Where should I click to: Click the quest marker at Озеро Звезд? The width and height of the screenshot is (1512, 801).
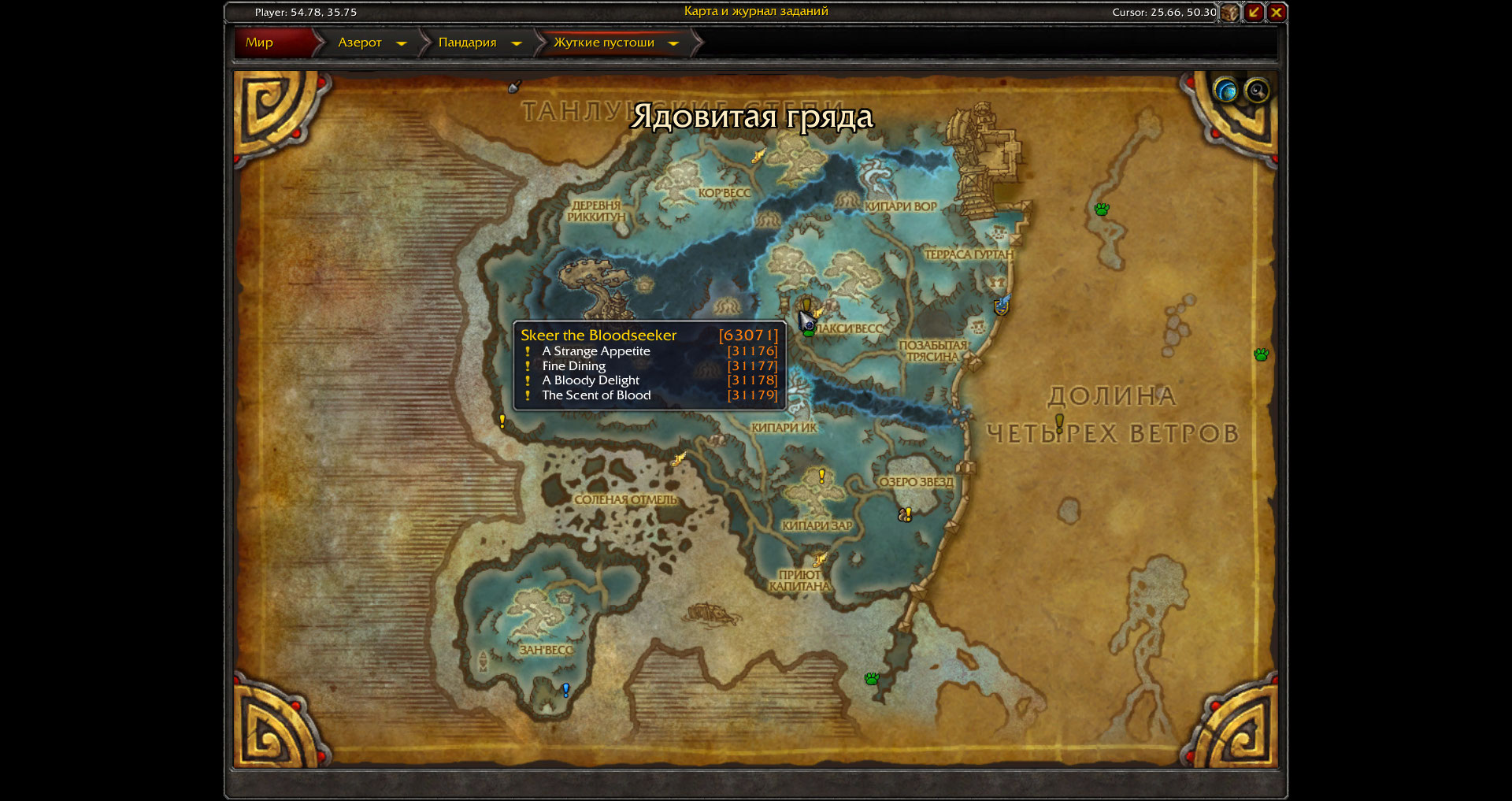(x=906, y=514)
